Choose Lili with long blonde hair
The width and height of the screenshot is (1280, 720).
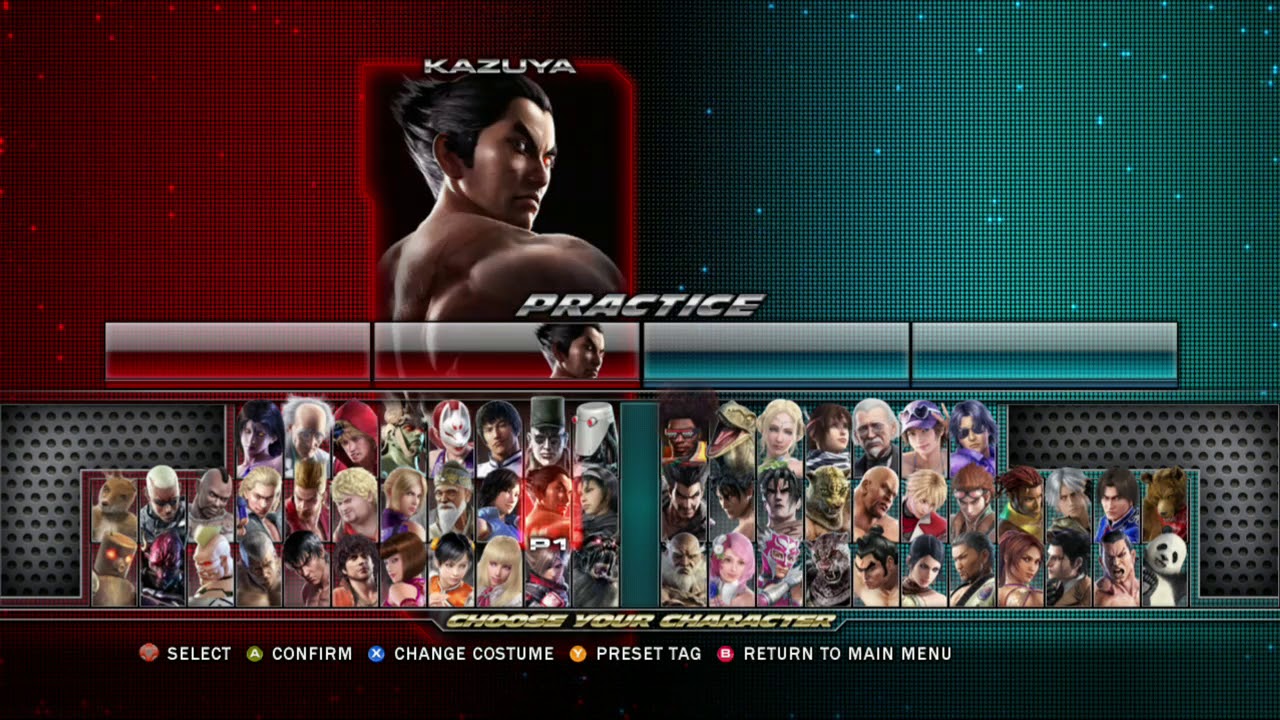click(x=500, y=570)
